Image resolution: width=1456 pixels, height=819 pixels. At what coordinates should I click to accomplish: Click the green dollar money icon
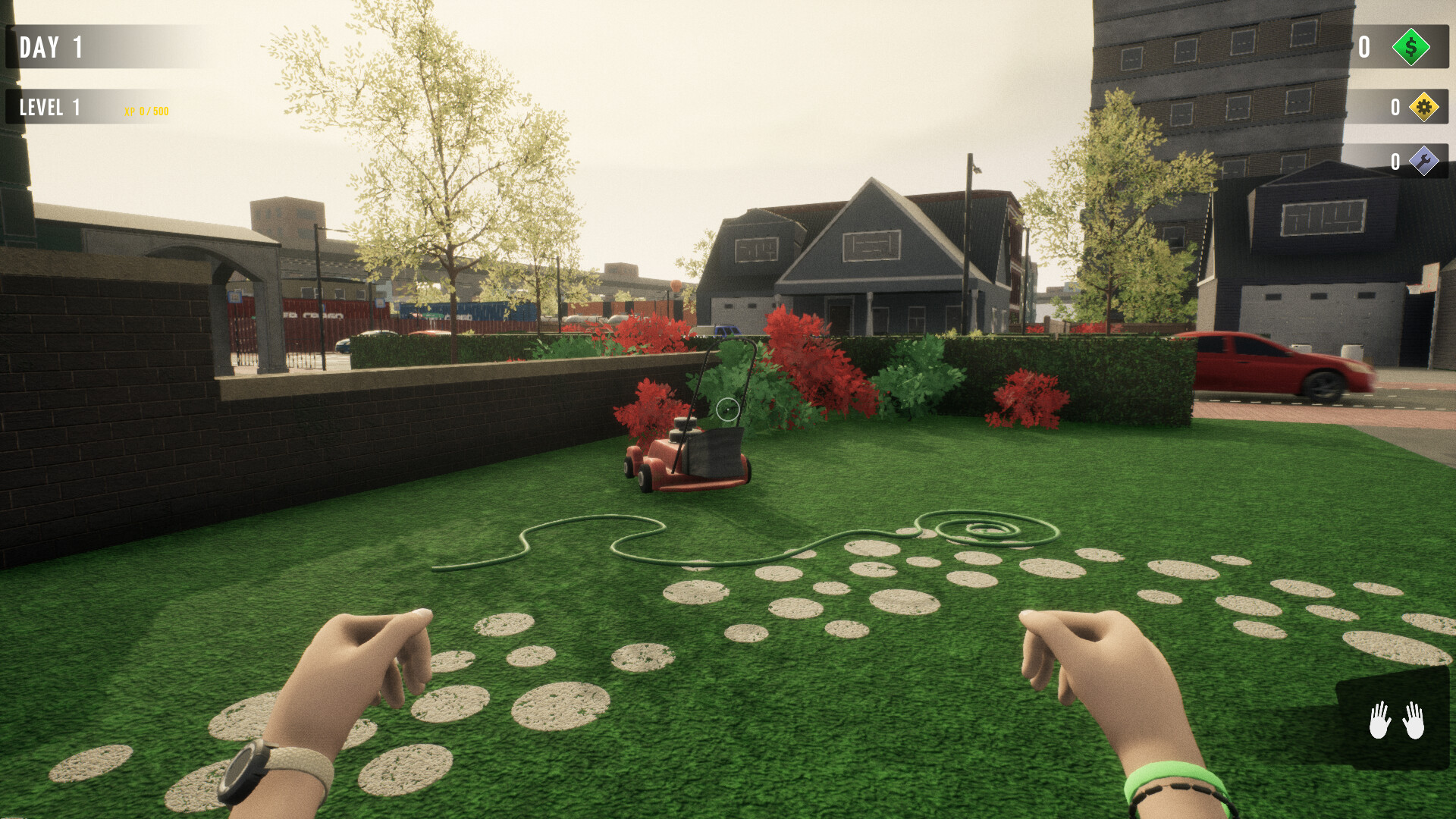[x=1410, y=49]
